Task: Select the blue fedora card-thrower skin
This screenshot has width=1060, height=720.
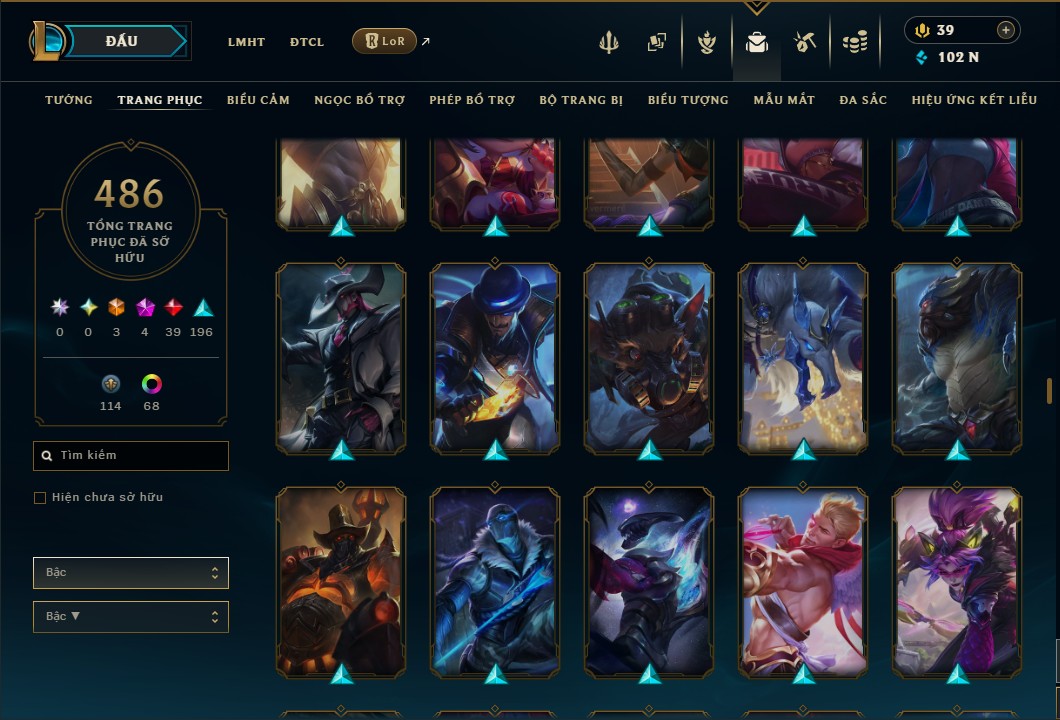Action: coord(496,355)
